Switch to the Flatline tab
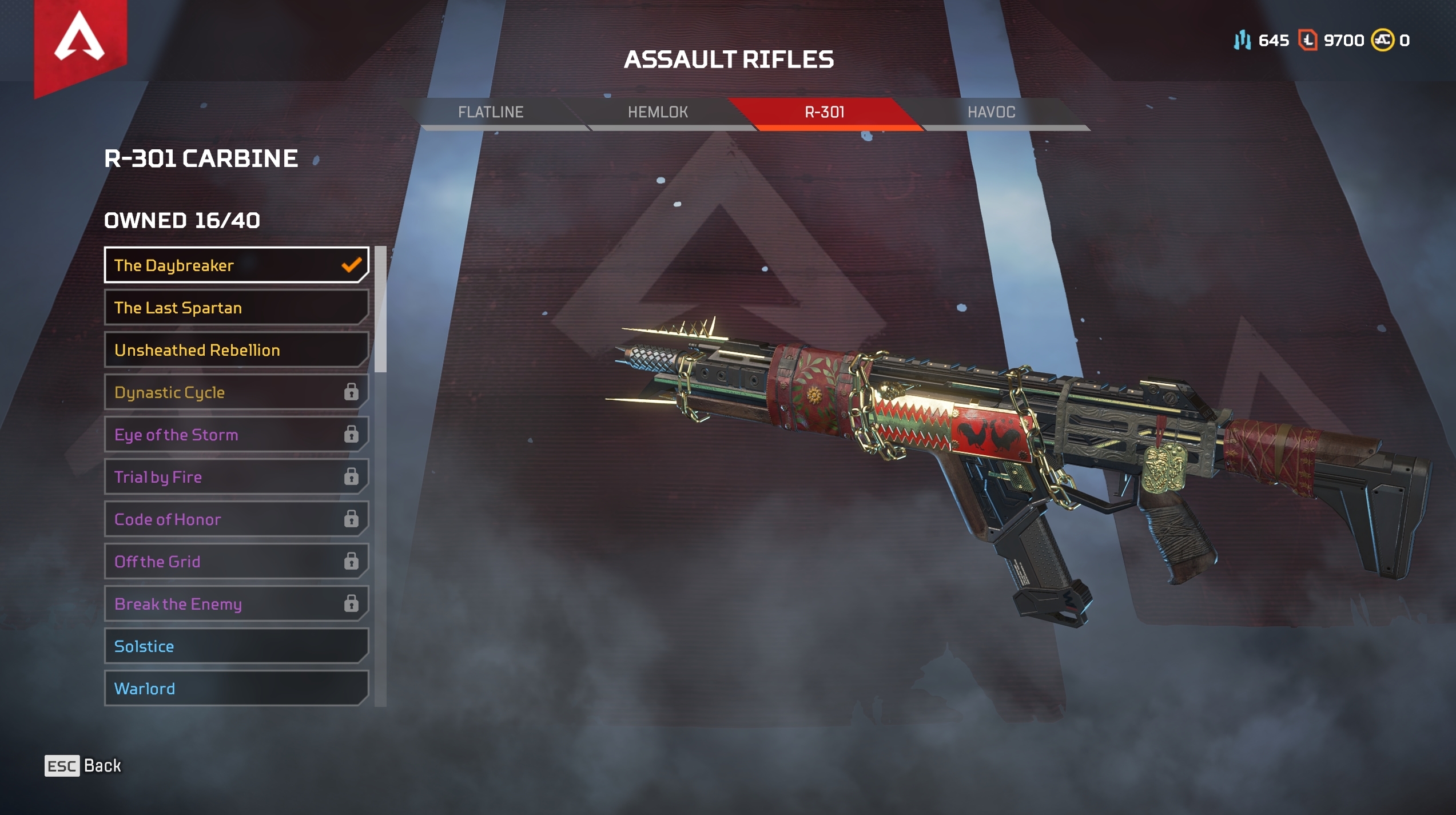This screenshot has width=1456, height=815. point(491,112)
